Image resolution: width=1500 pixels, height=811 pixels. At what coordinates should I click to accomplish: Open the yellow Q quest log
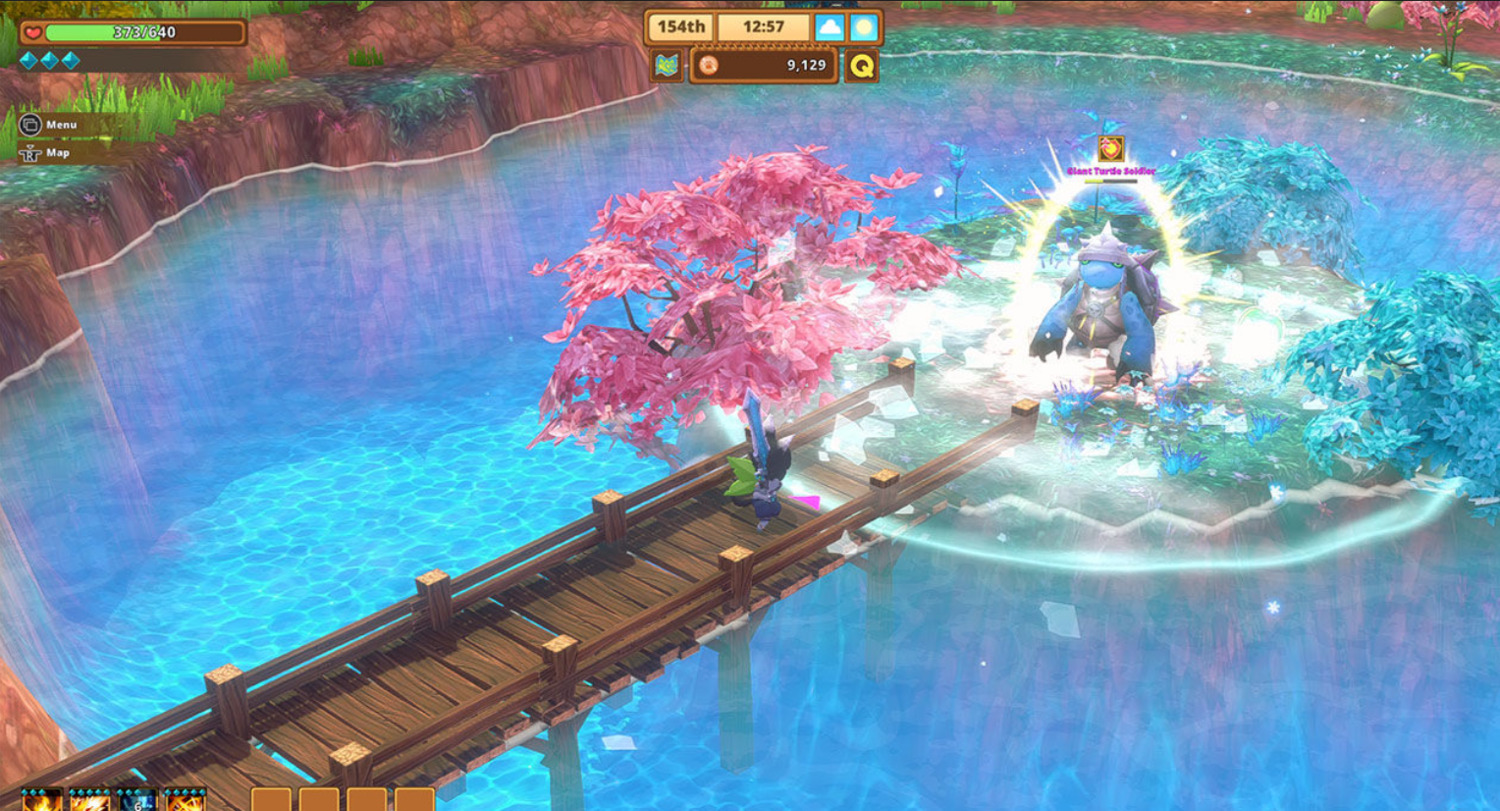click(x=861, y=66)
